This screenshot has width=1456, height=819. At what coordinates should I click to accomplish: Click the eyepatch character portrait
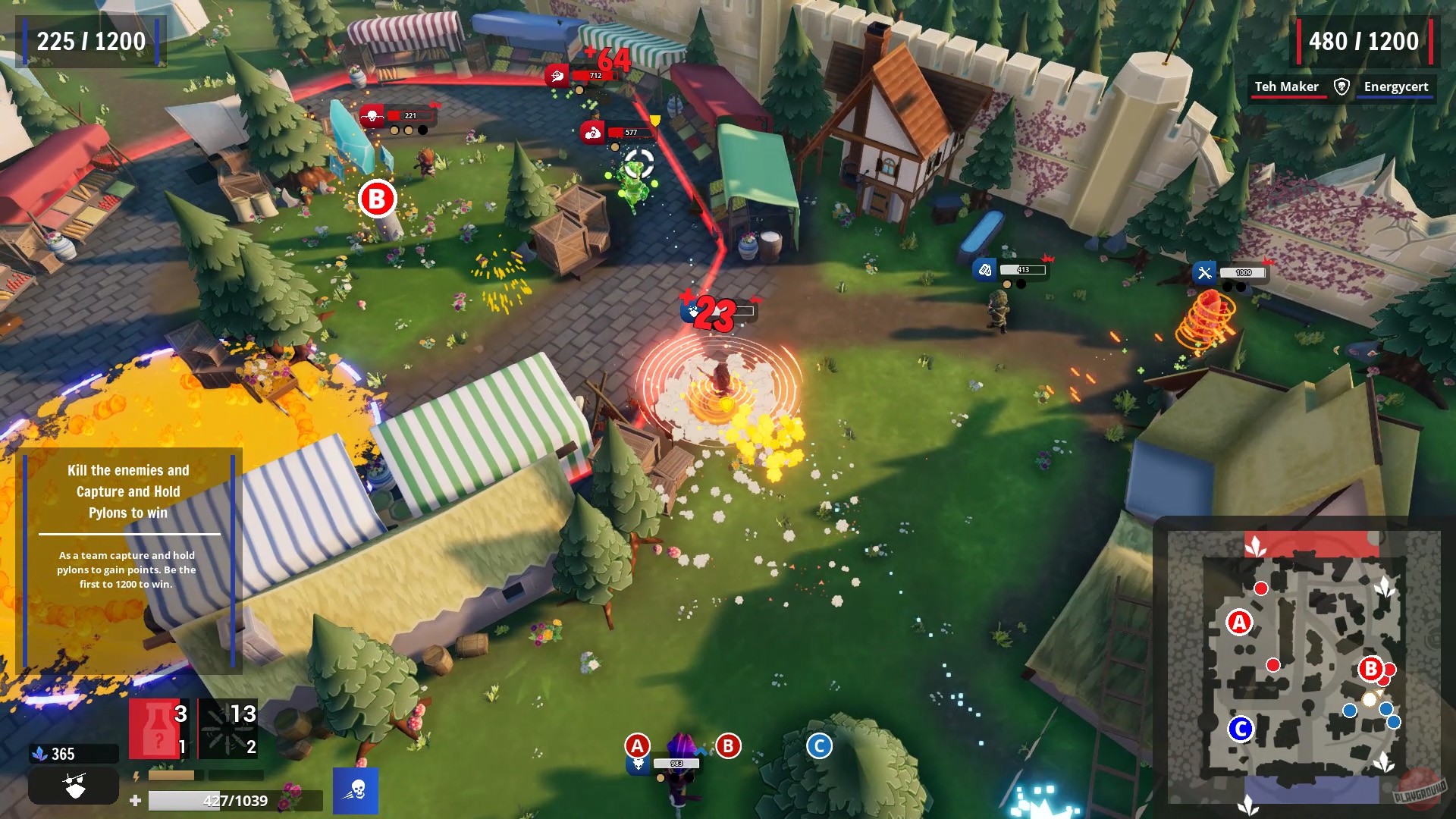[x=74, y=785]
